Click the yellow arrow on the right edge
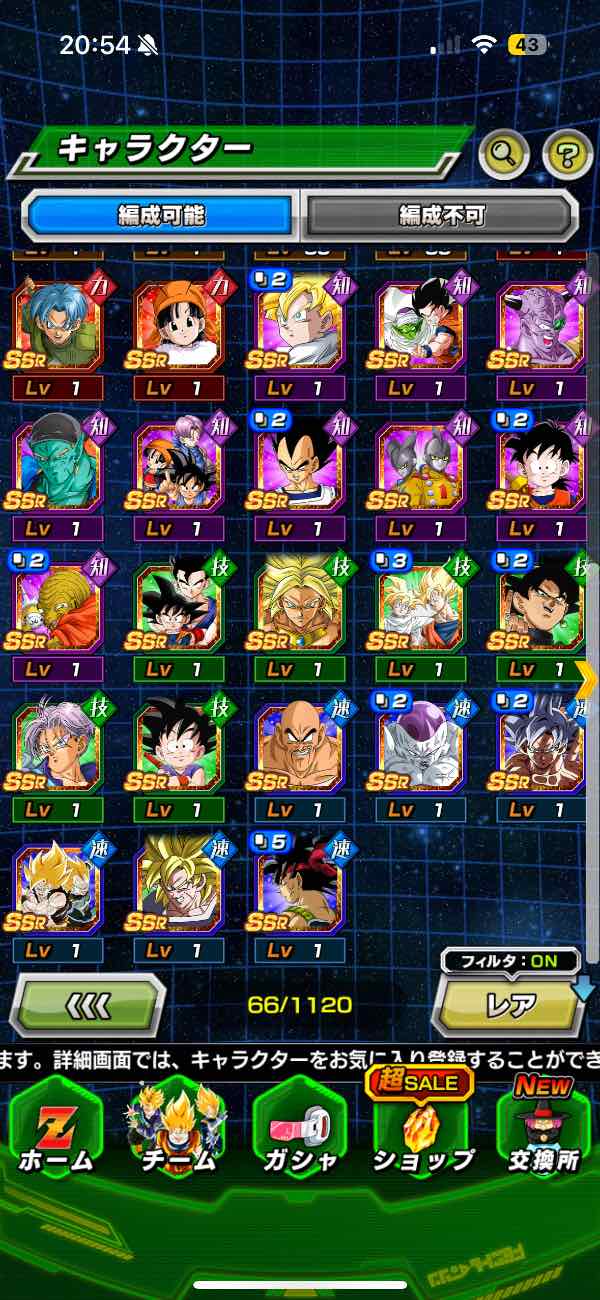This screenshot has height=1300, width=600. click(x=587, y=680)
